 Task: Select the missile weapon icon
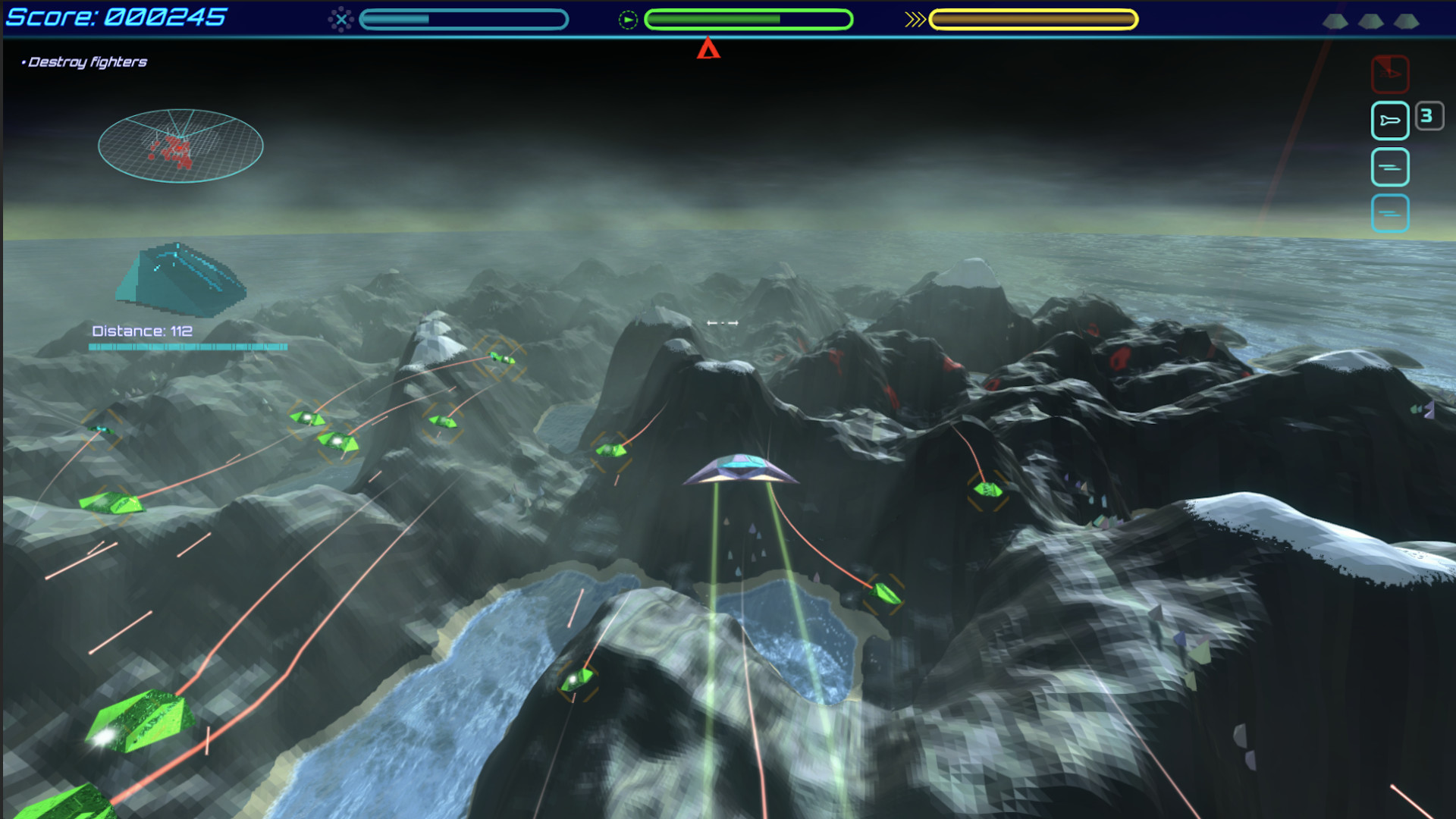(x=1390, y=121)
